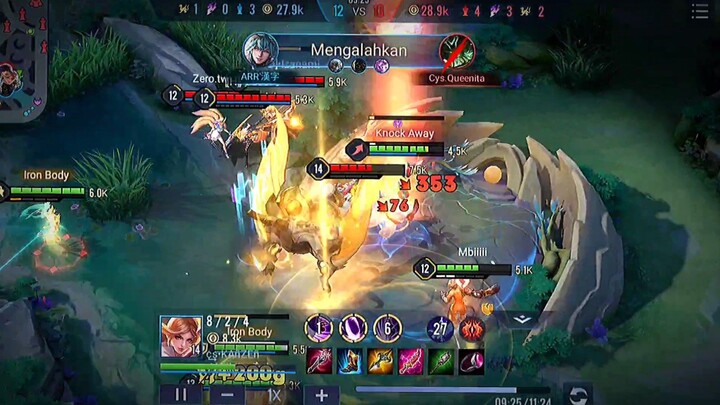Viewport: 720px width, 405px height.
Task: Inspect the red flame emblem skill icon
Action: click(470, 328)
